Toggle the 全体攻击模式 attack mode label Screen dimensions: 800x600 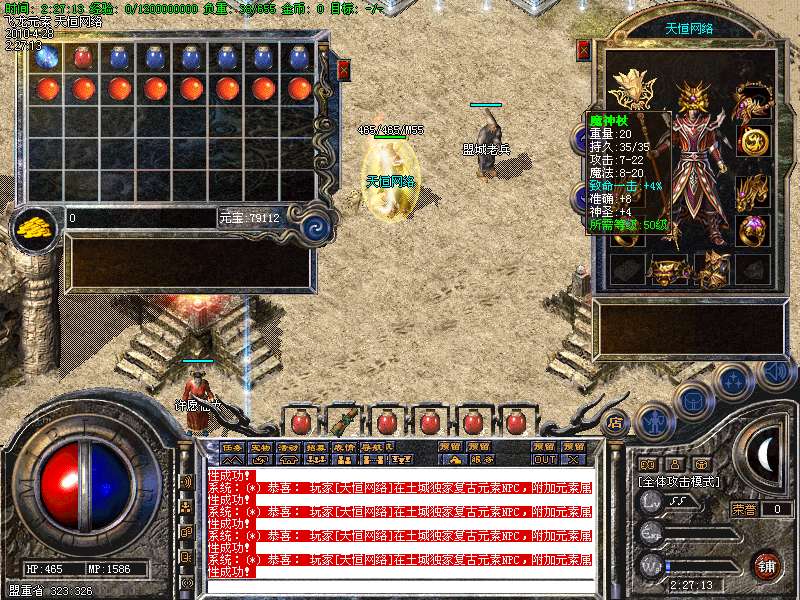(683, 481)
